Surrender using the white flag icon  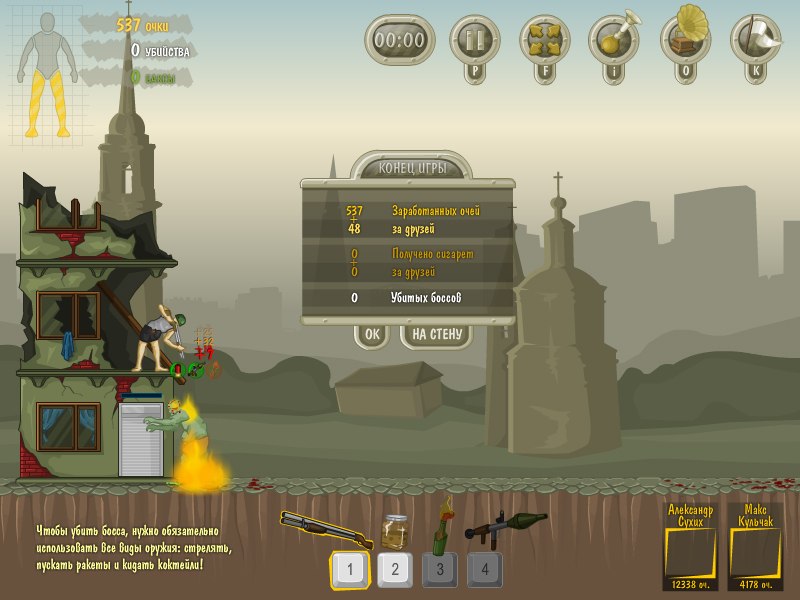coord(755,39)
